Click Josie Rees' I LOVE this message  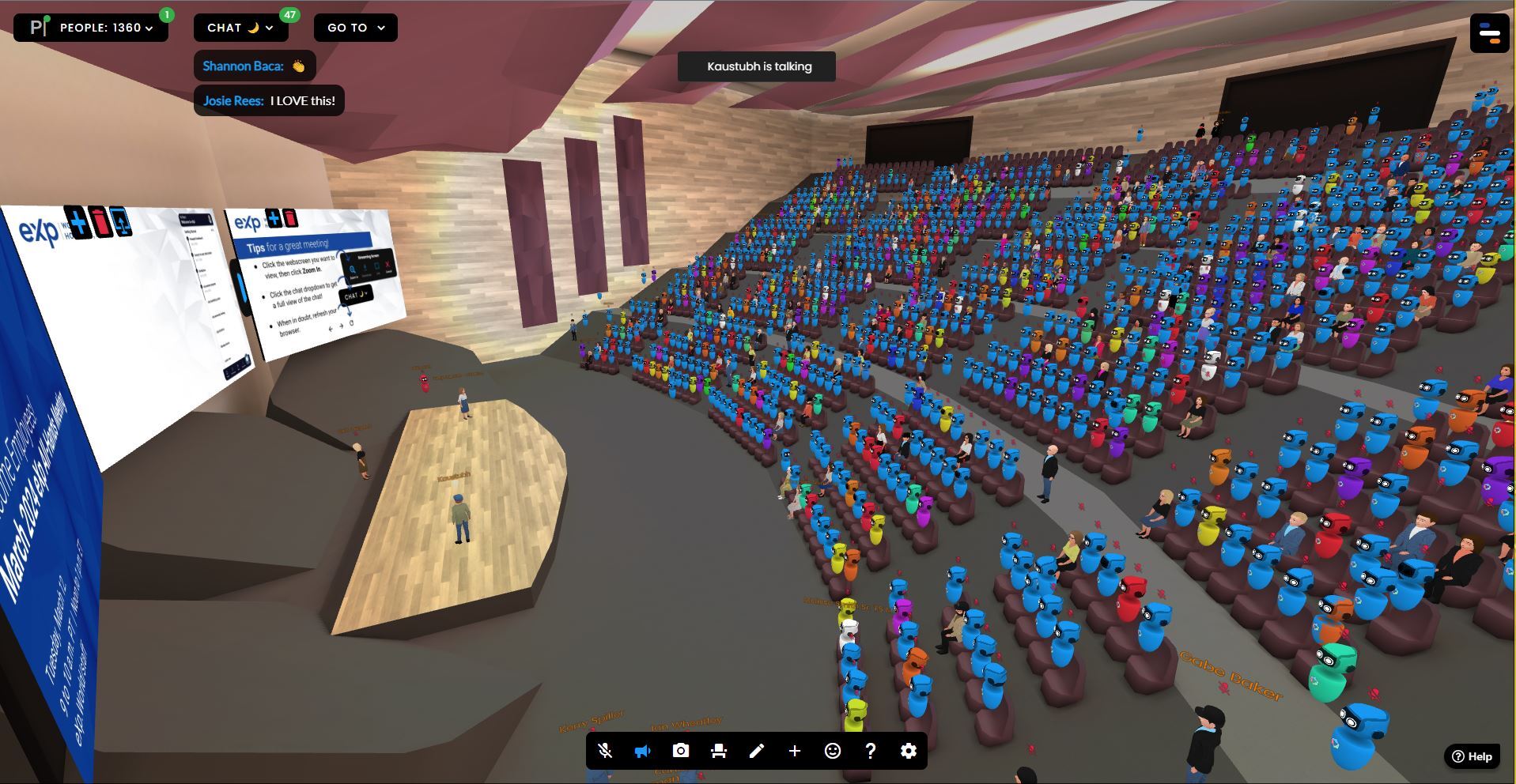[268, 100]
